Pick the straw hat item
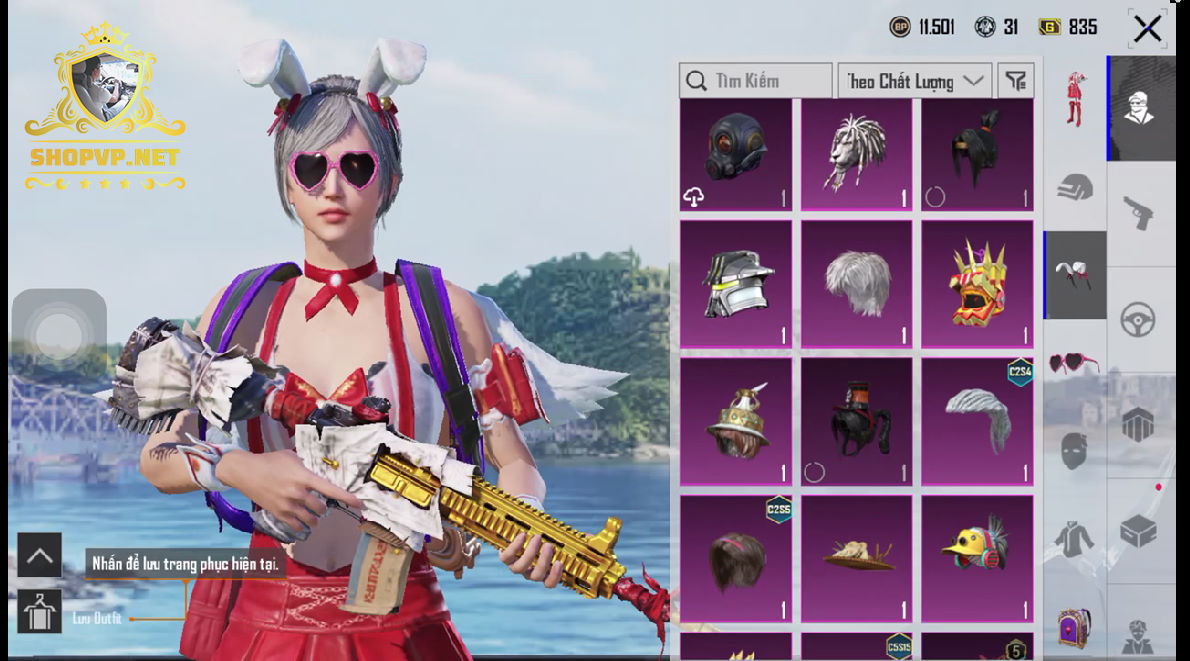Screen dimensions: 1190x661 pyautogui.click(x=857, y=558)
